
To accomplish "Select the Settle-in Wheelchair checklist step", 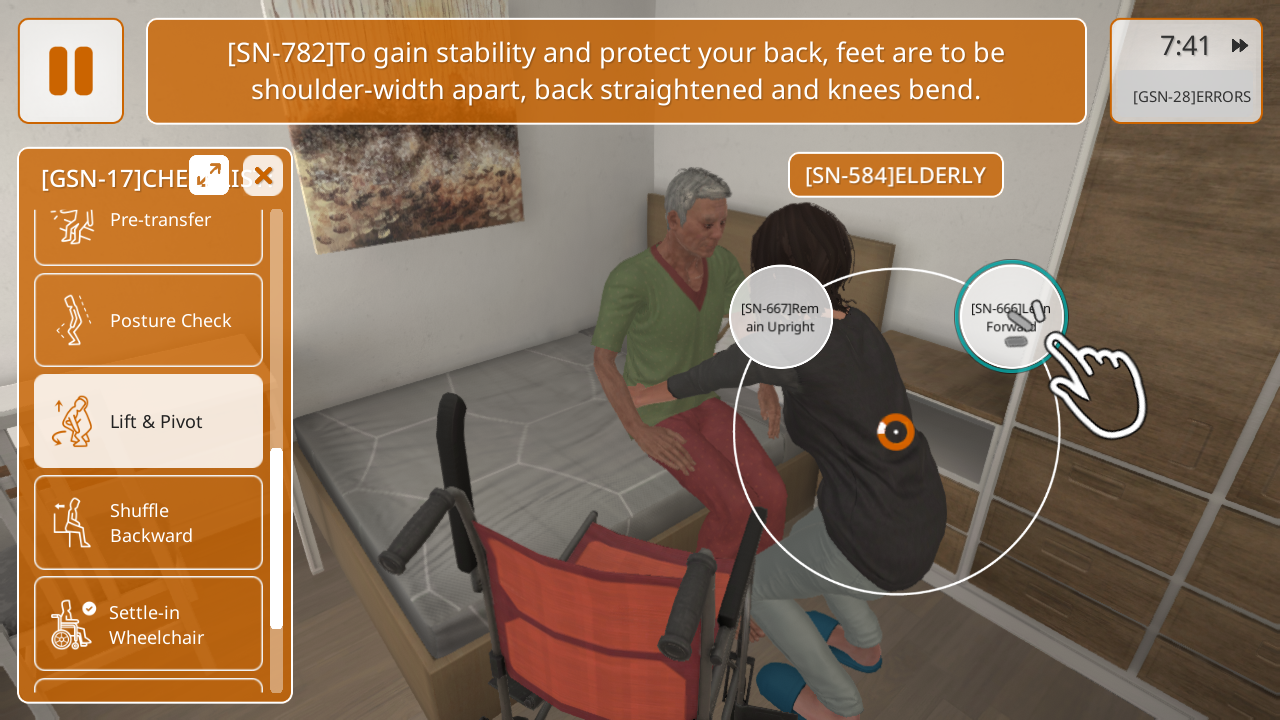I will click(x=149, y=624).
